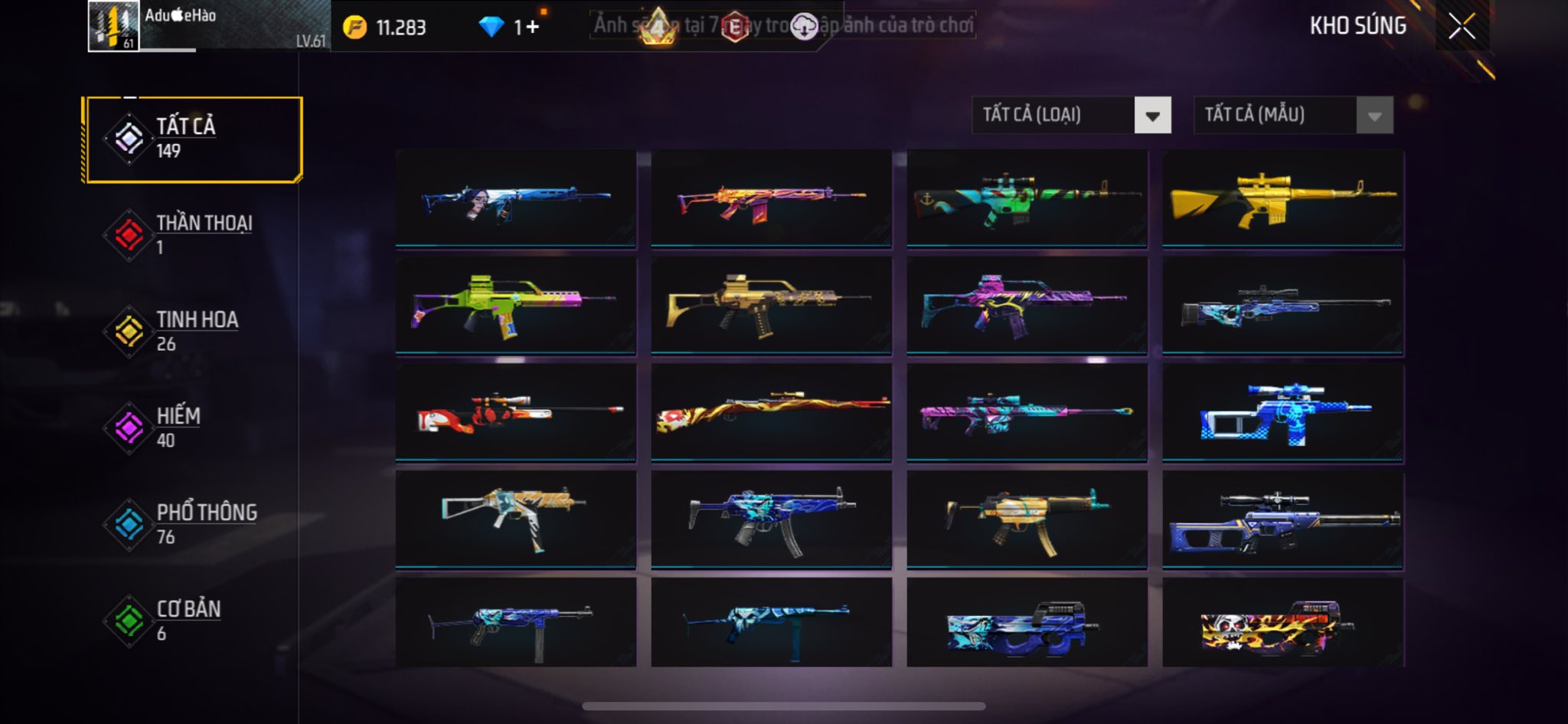
Task: Pick the blue rifle with woman portrait
Action: tap(515, 199)
